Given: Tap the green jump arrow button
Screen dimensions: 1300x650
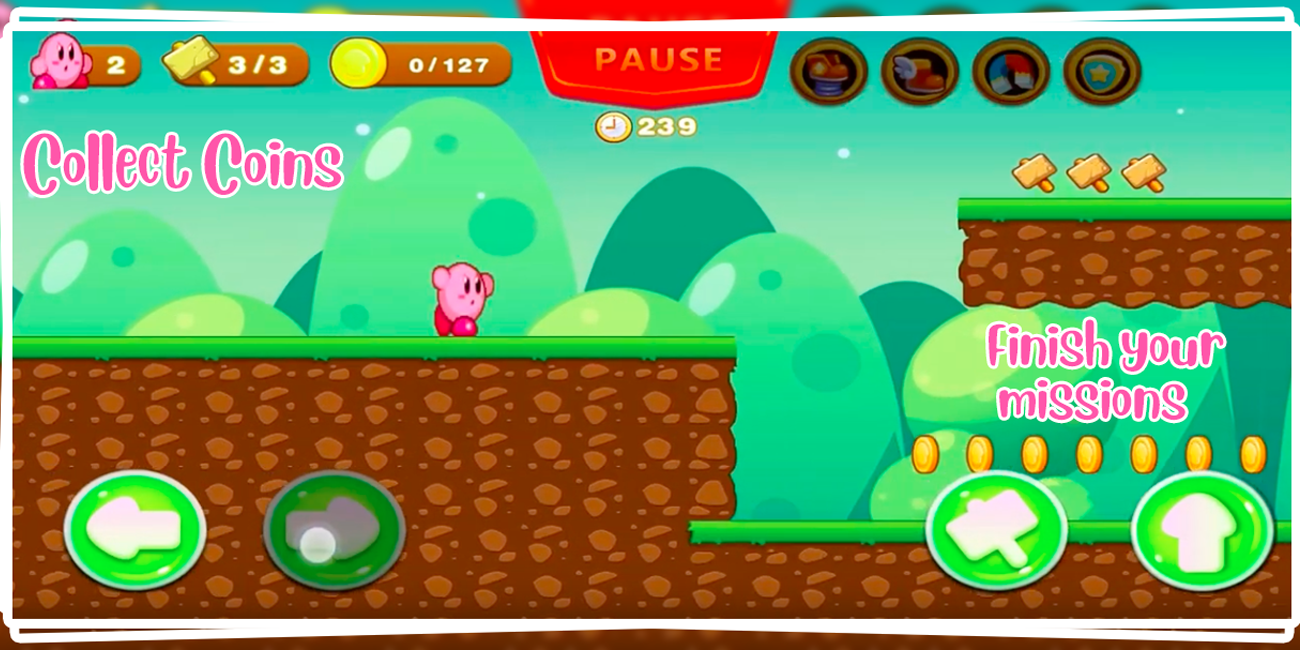Looking at the screenshot, I should 1202,530.
